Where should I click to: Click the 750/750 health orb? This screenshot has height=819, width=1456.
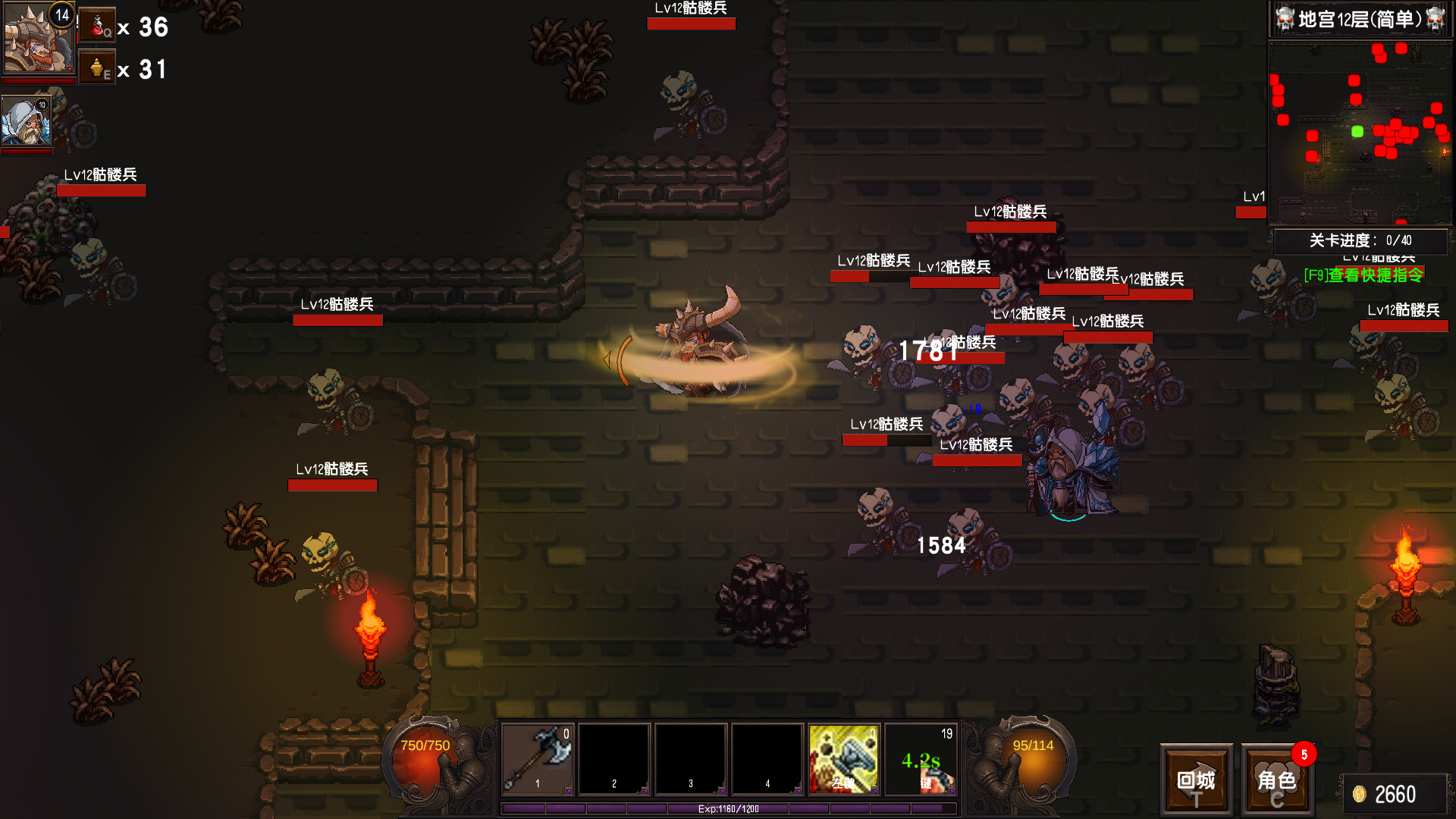[x=423, y=751]
